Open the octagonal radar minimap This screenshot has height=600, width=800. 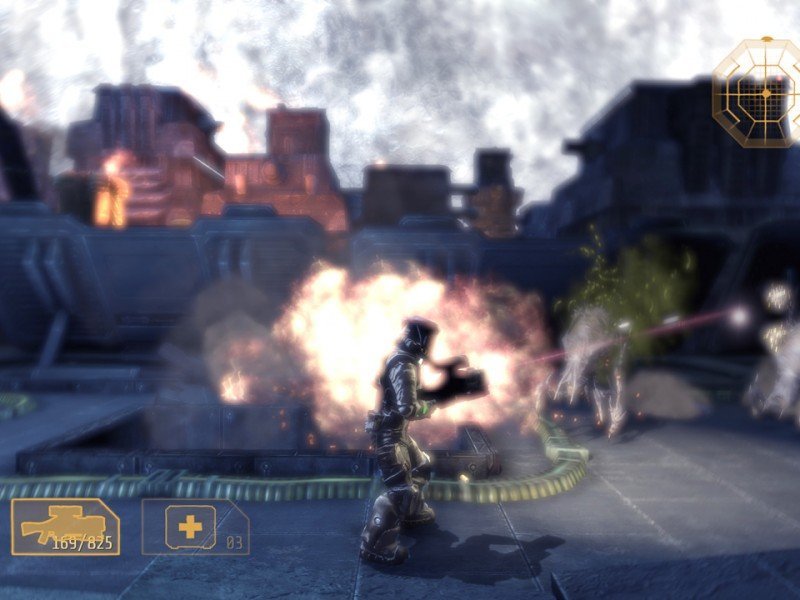[x=757, y=92]
